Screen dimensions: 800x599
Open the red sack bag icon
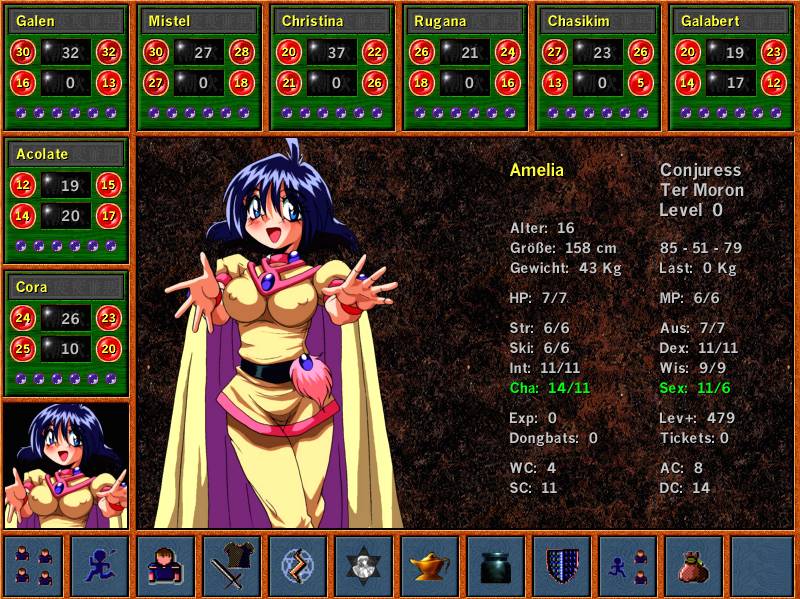tap(694, 566)
